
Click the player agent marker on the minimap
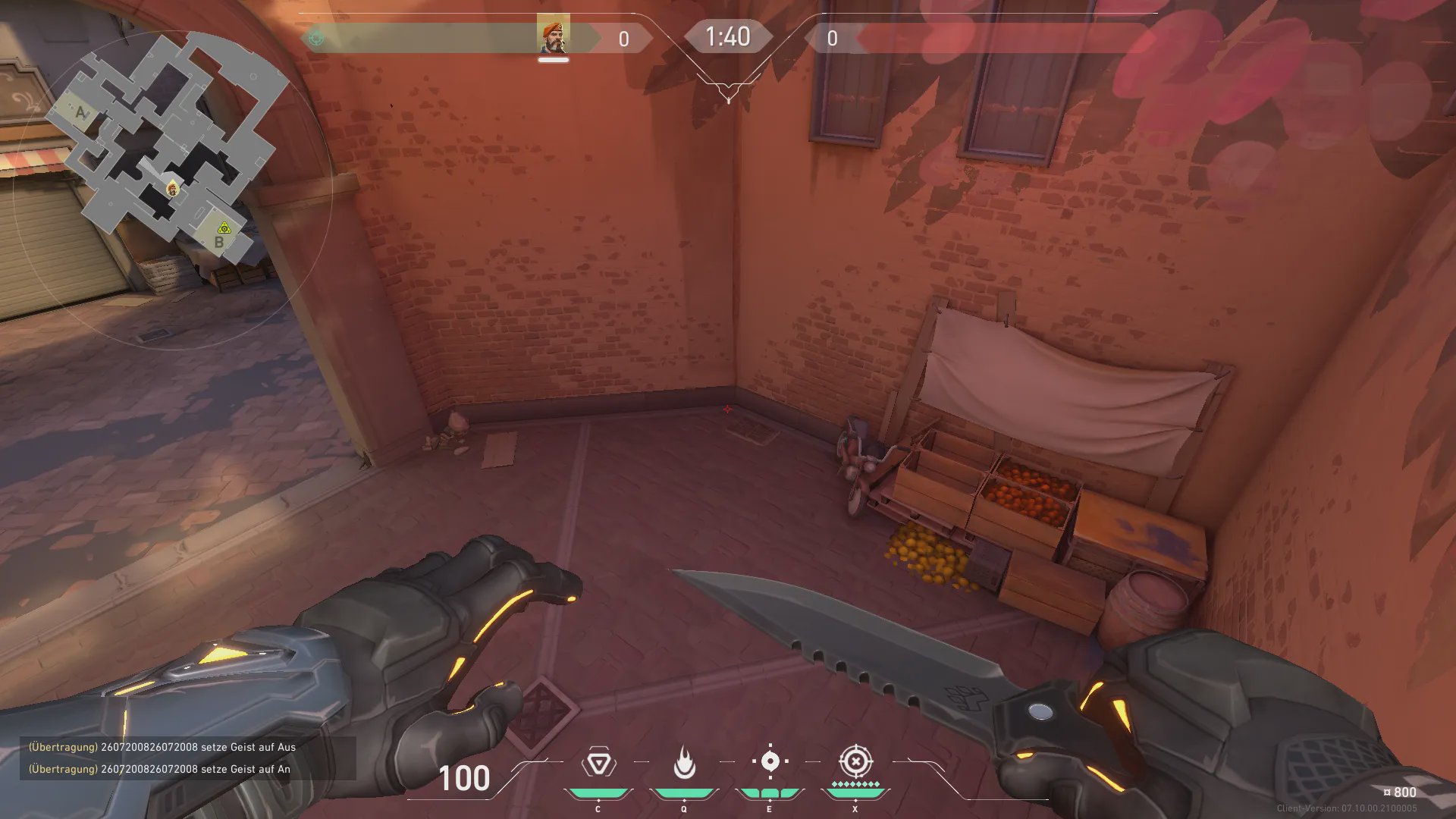point(172,189)
